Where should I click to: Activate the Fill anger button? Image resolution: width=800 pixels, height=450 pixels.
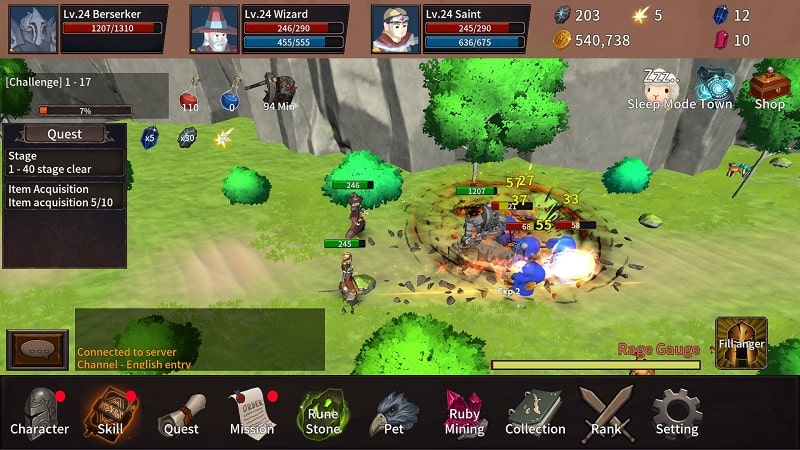741,343
